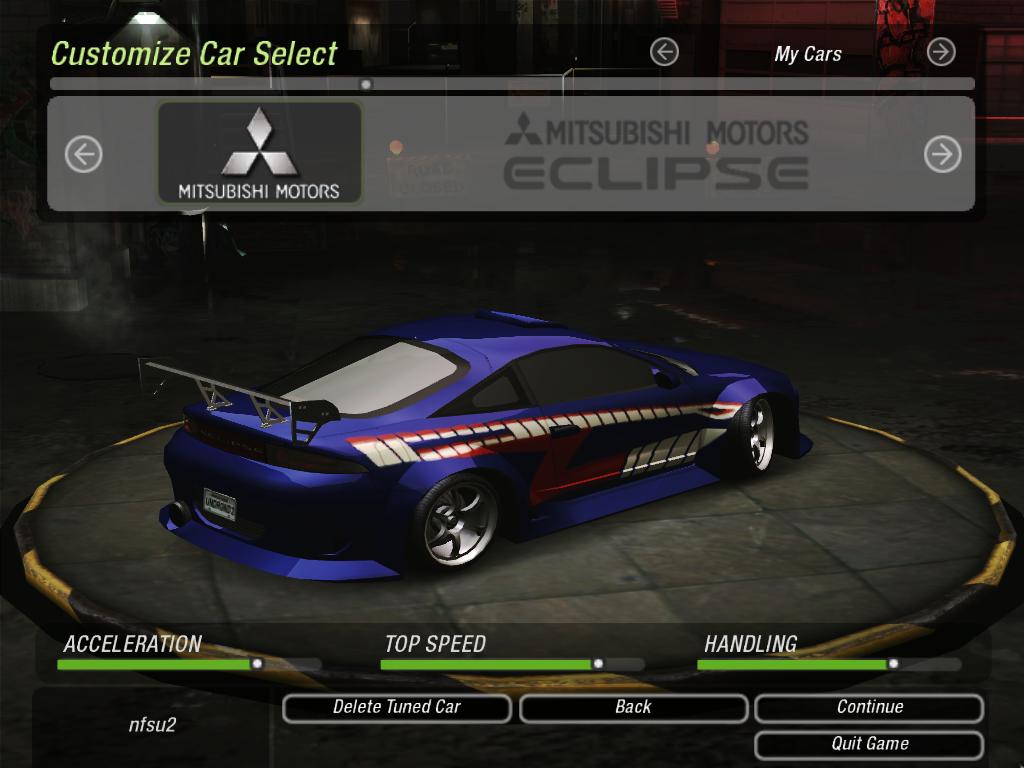Go back with the Back button
This screenshot has width=1024, height=768.
tap(633, 708)
